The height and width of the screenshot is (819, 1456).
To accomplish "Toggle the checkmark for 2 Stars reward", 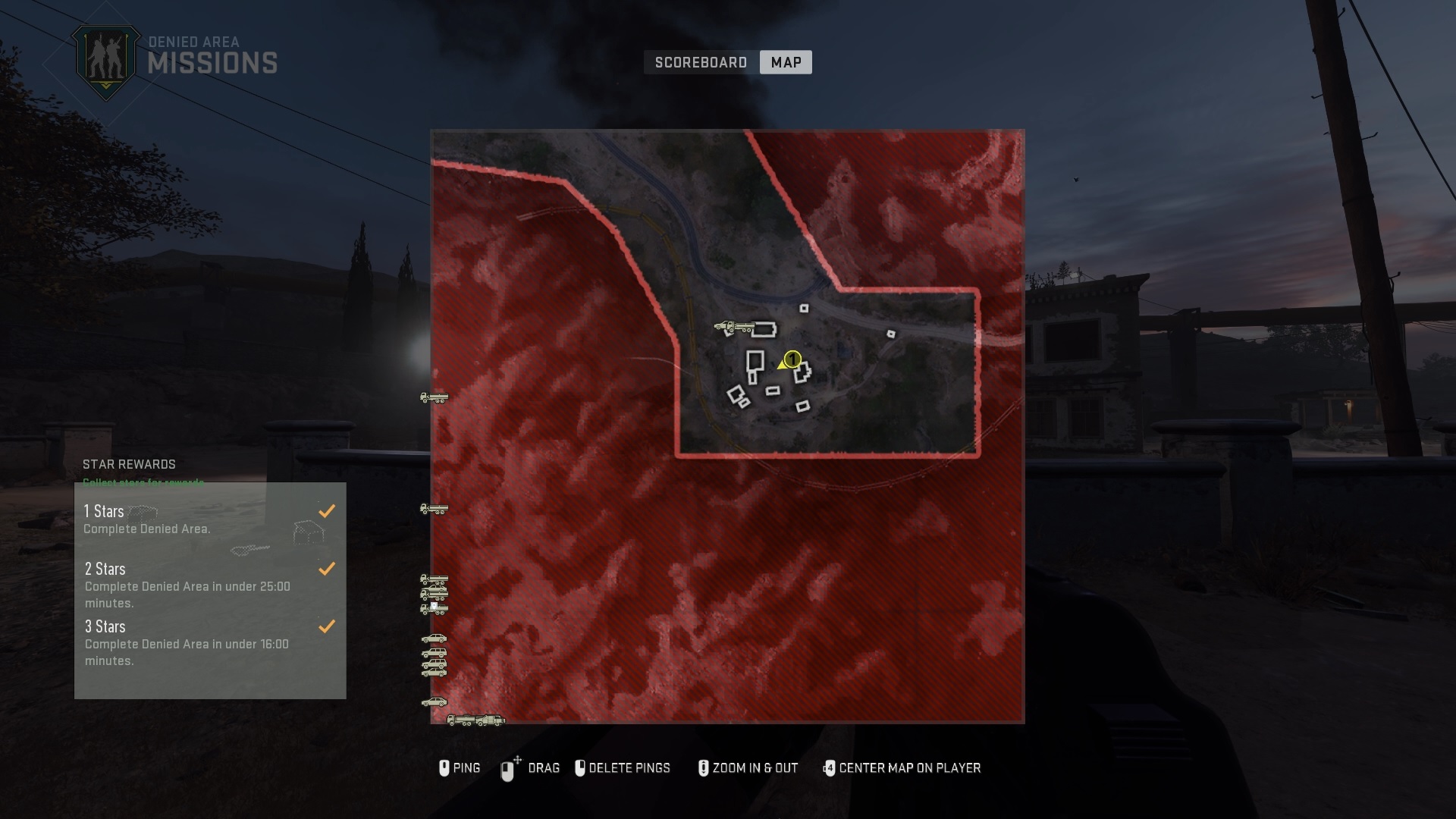I will (x=328, y=568).
